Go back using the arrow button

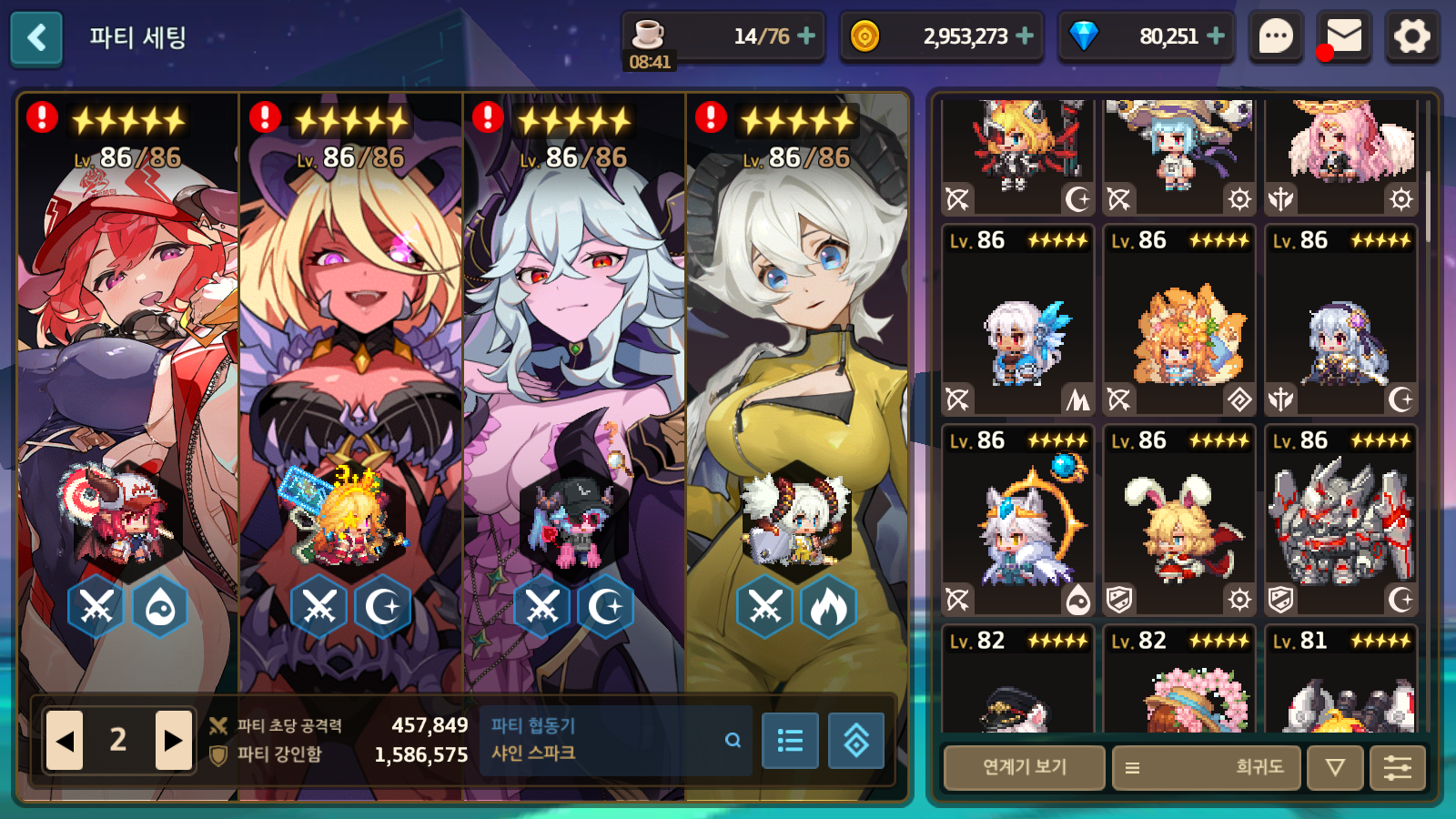click(x=36, y=38)
